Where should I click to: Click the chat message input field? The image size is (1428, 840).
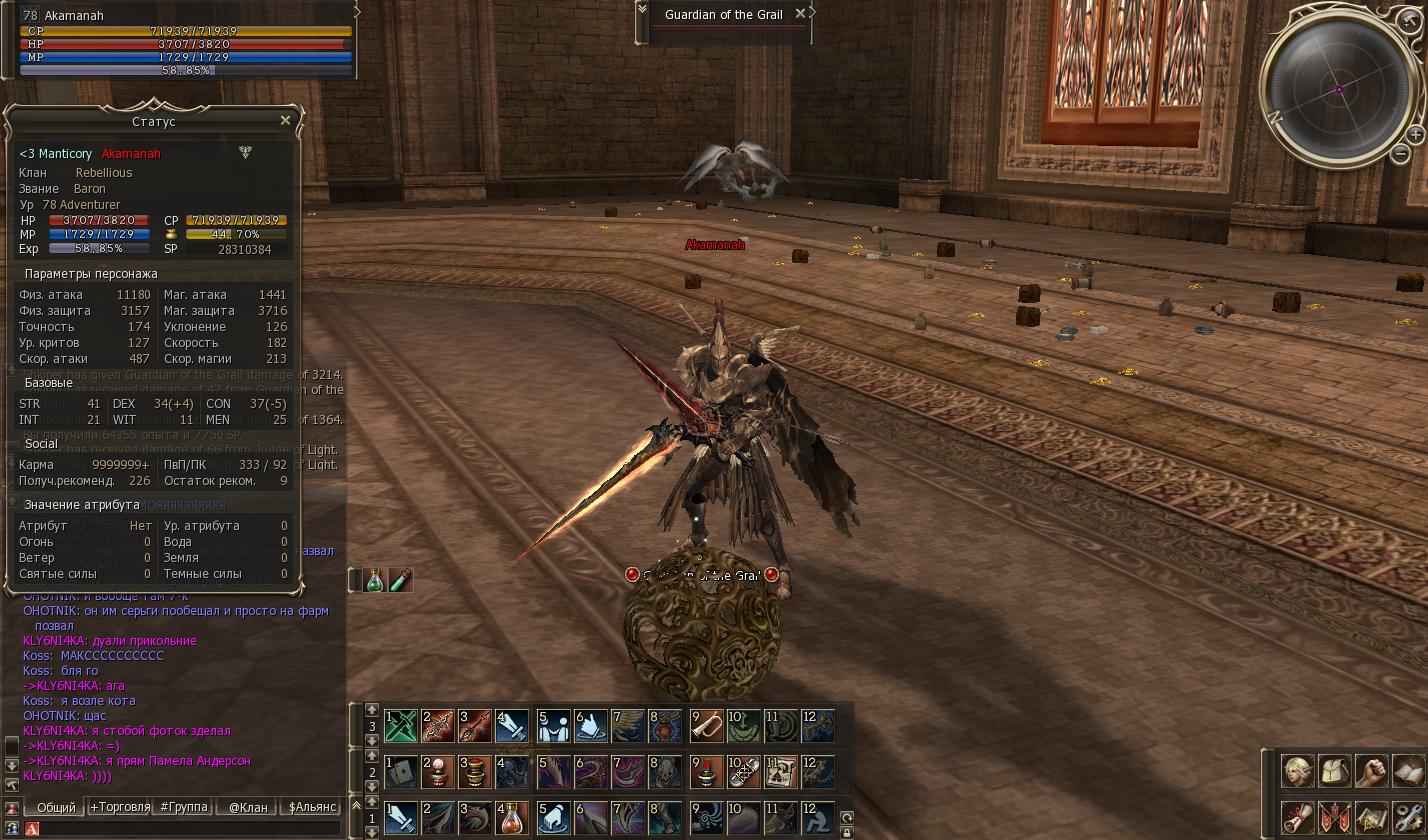point(190,828)
